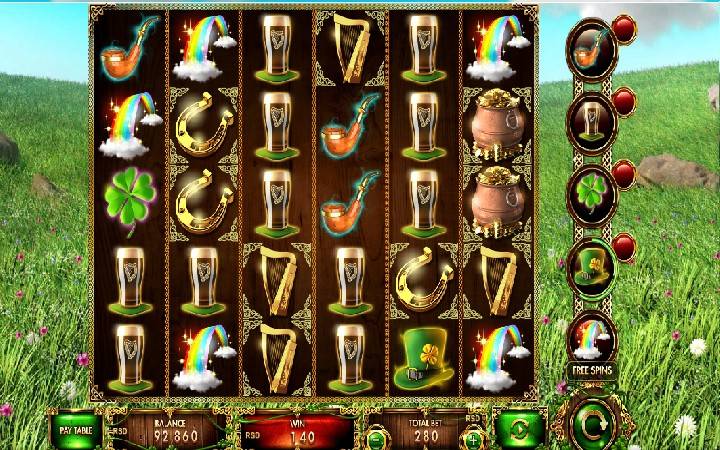Screen dimensions: 720x450
Task: Increase total bet with plus button
Action: click(472, 438)
